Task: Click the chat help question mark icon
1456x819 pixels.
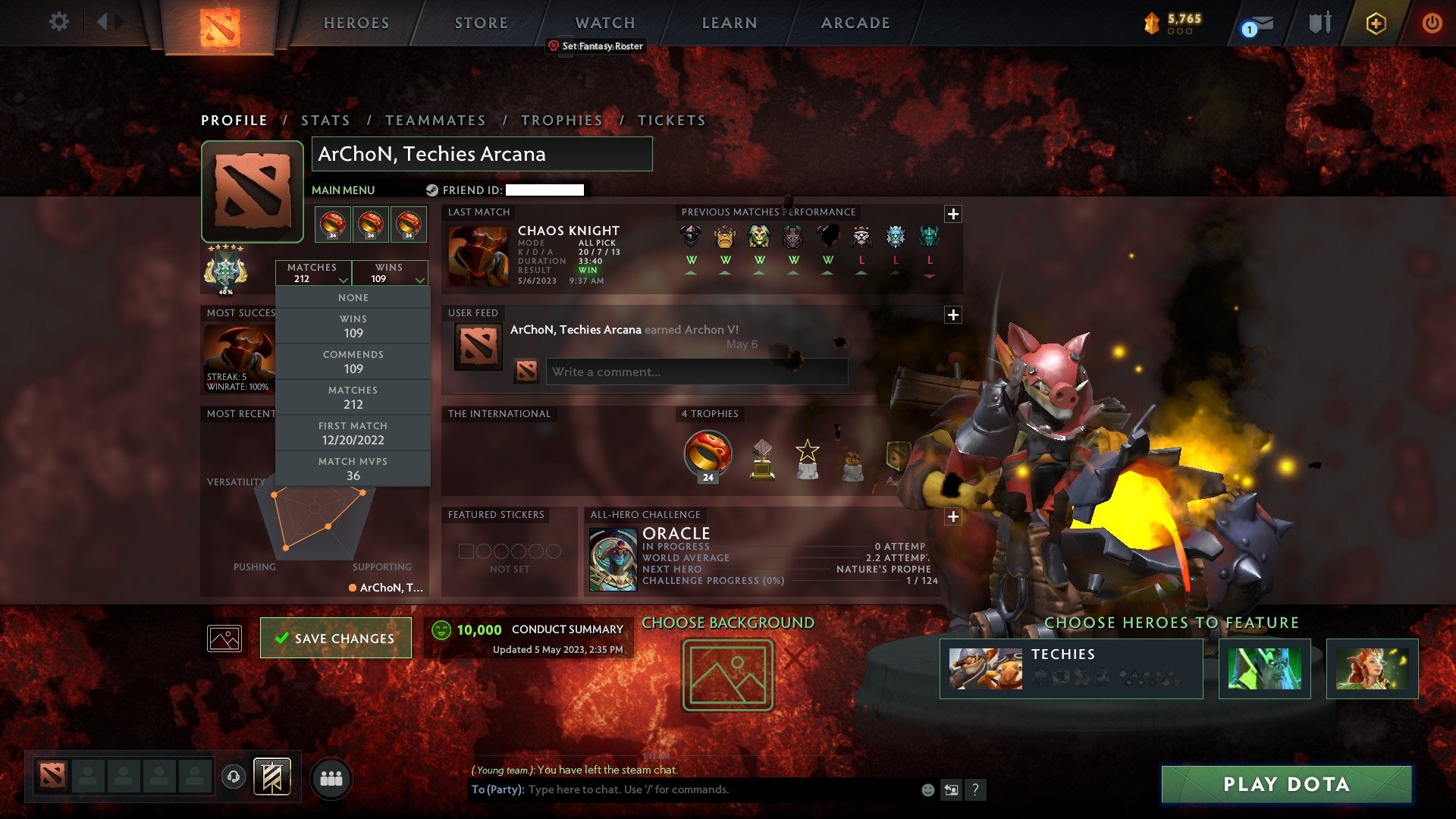Action: (975, 789)
